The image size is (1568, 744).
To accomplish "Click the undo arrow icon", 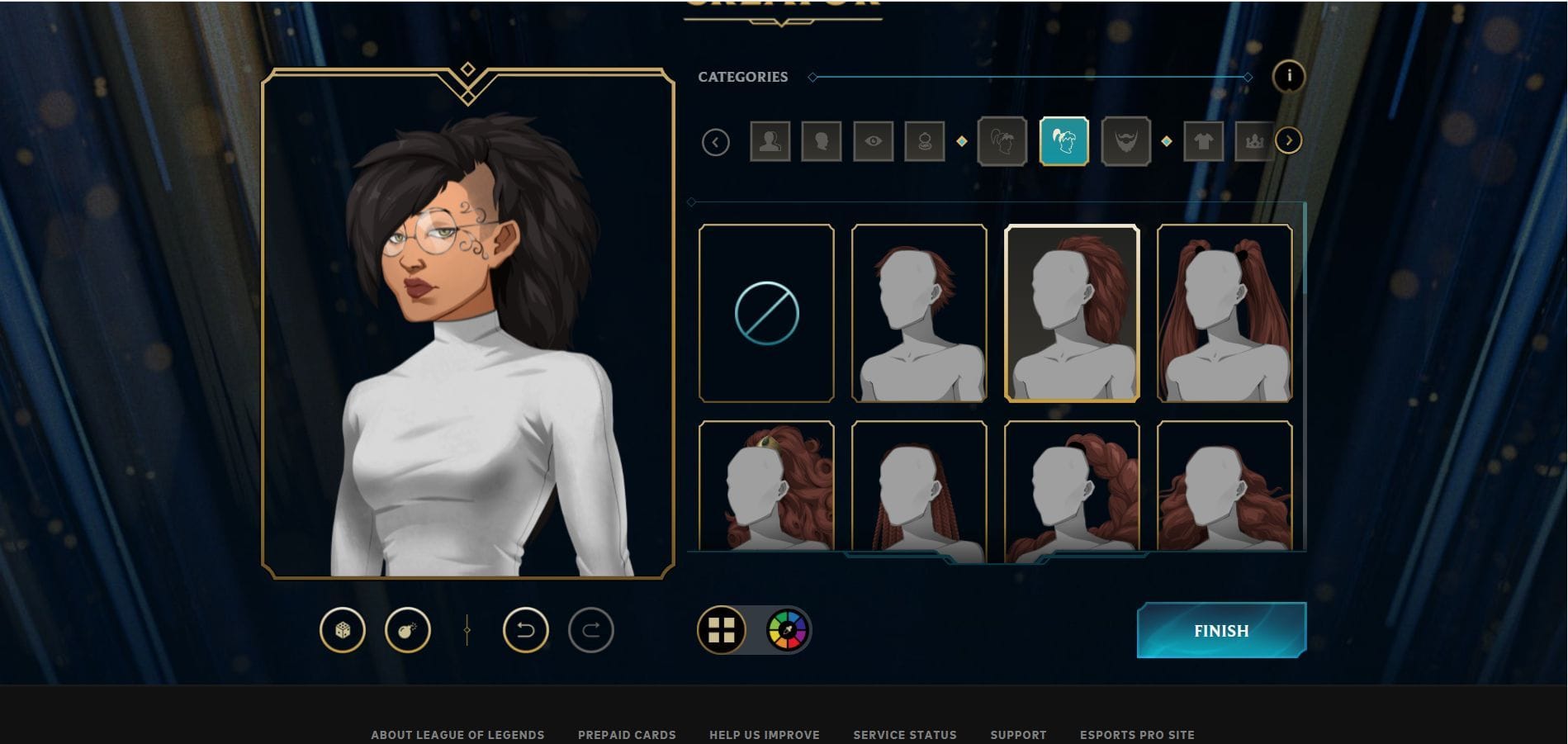I will 526,630.
